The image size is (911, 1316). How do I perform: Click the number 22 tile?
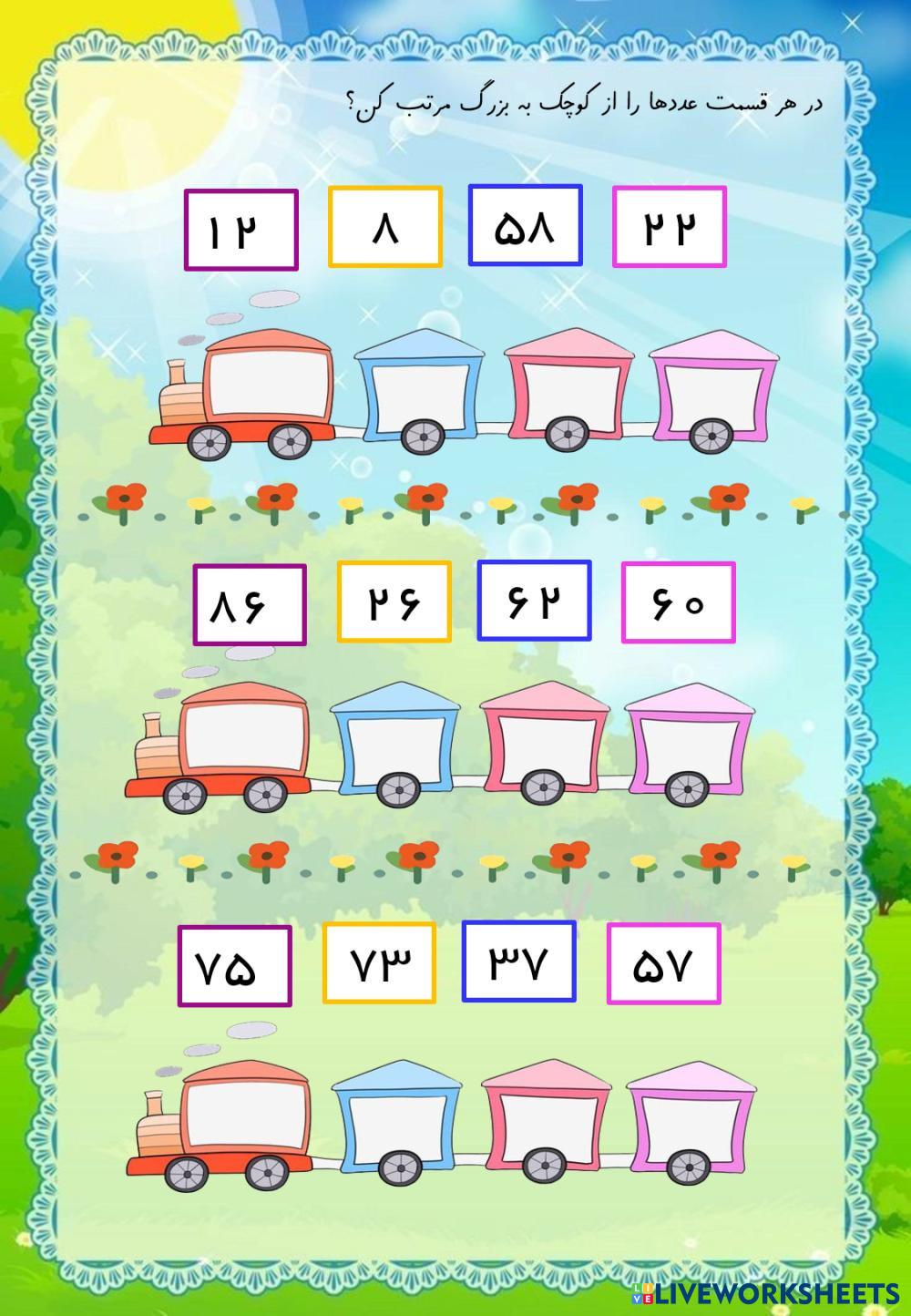[x=669, y=227]
